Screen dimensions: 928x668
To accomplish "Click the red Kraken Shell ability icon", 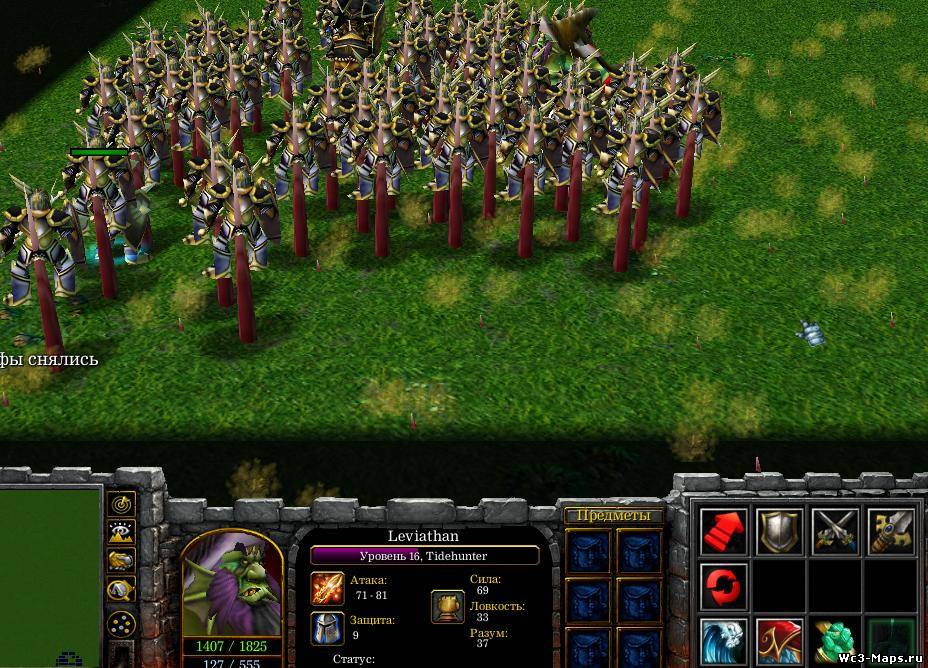I will click(x=780, y=642).
